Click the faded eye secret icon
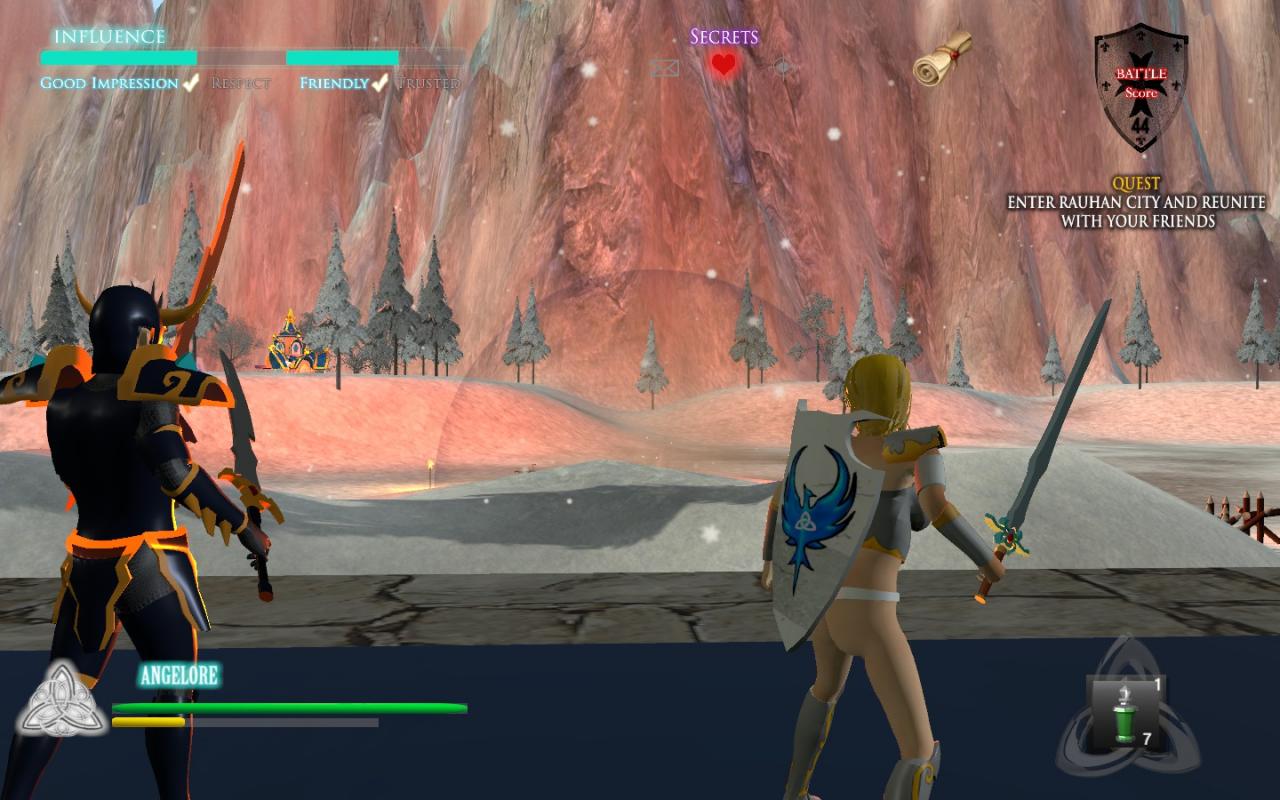1280x800 pixels. (783, 67)
